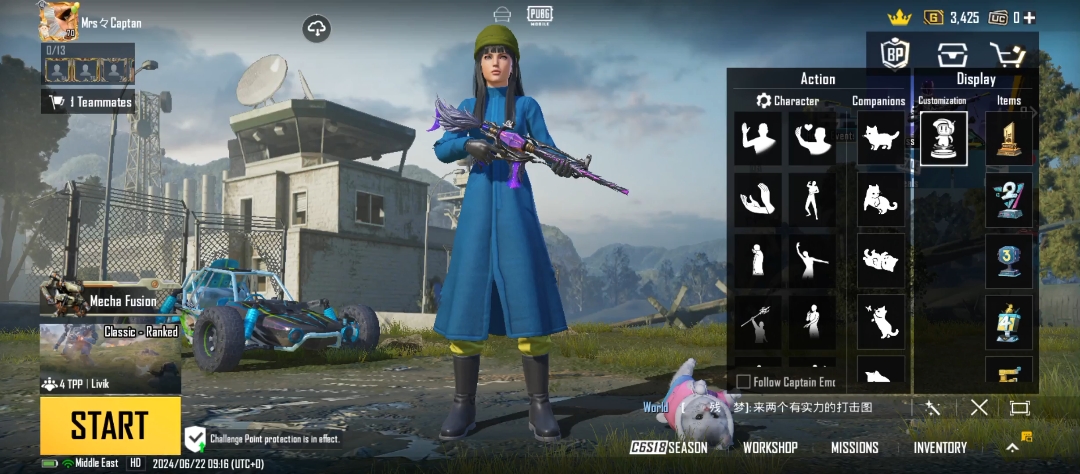Select the cat chasing butterfly companion action
This screenshot has width=1080, height=474.
881,322
